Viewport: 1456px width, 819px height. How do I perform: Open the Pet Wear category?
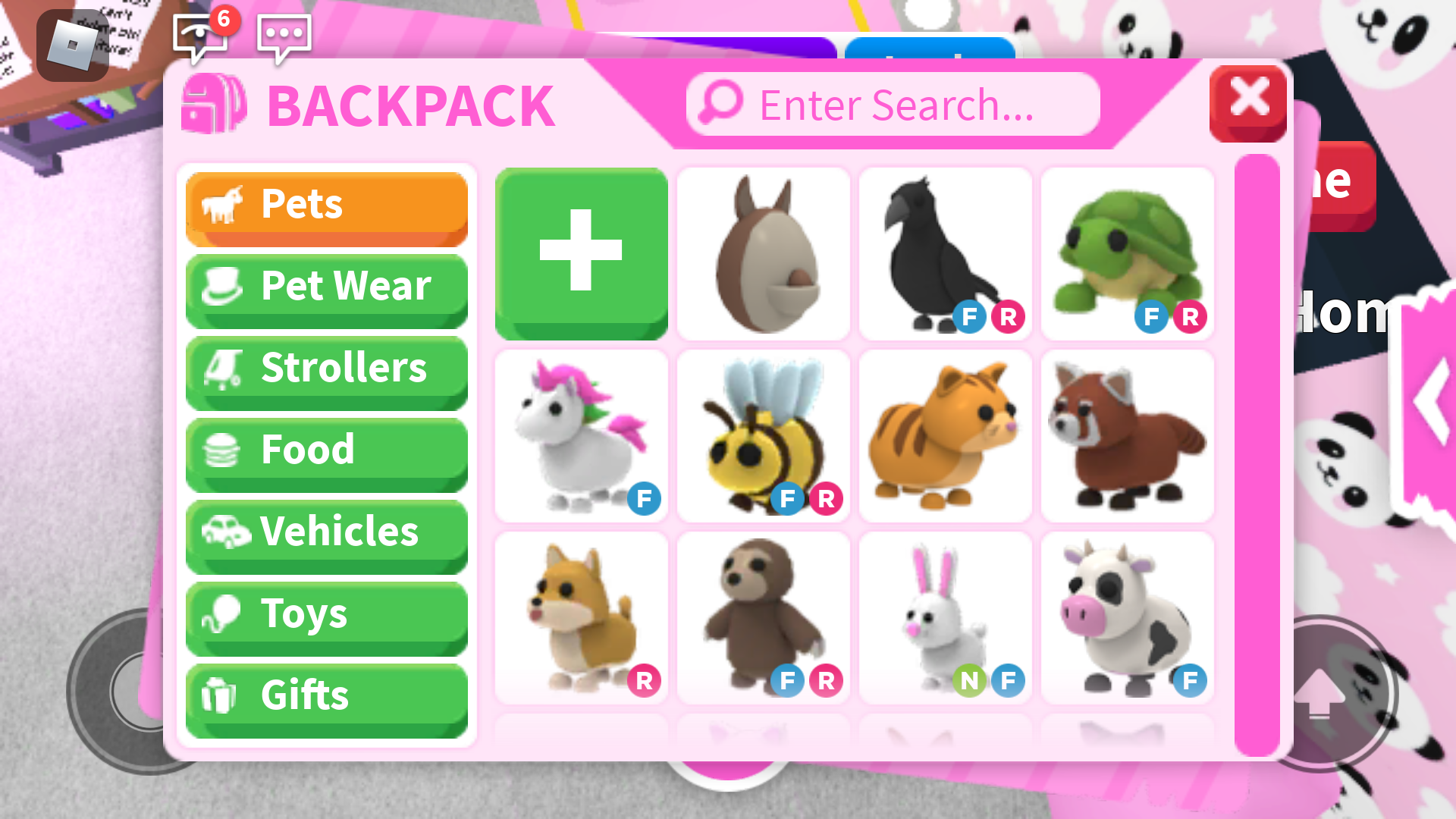pos(326,286)
